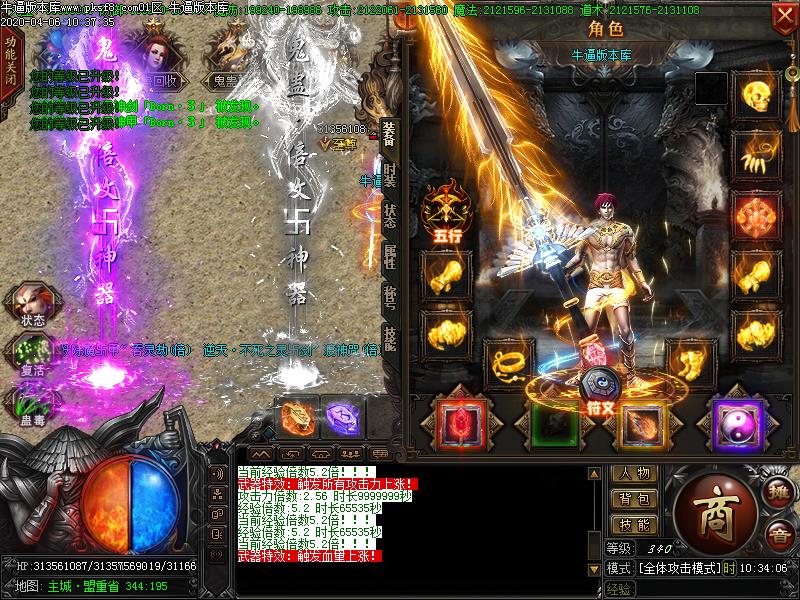Click the 状态 portrait icon

pos(32,303)
